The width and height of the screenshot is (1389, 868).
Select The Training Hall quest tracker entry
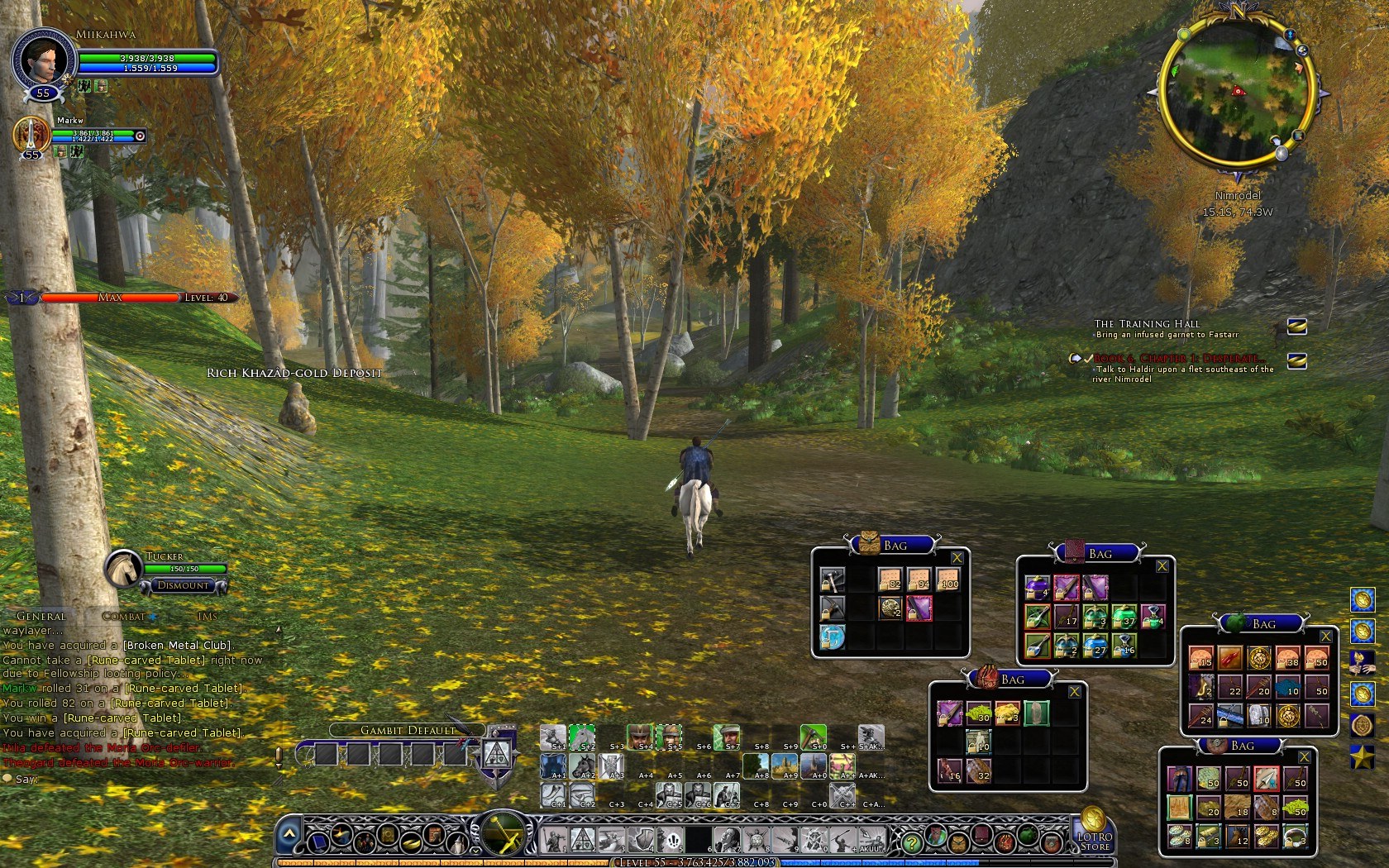pos(1147,324)
